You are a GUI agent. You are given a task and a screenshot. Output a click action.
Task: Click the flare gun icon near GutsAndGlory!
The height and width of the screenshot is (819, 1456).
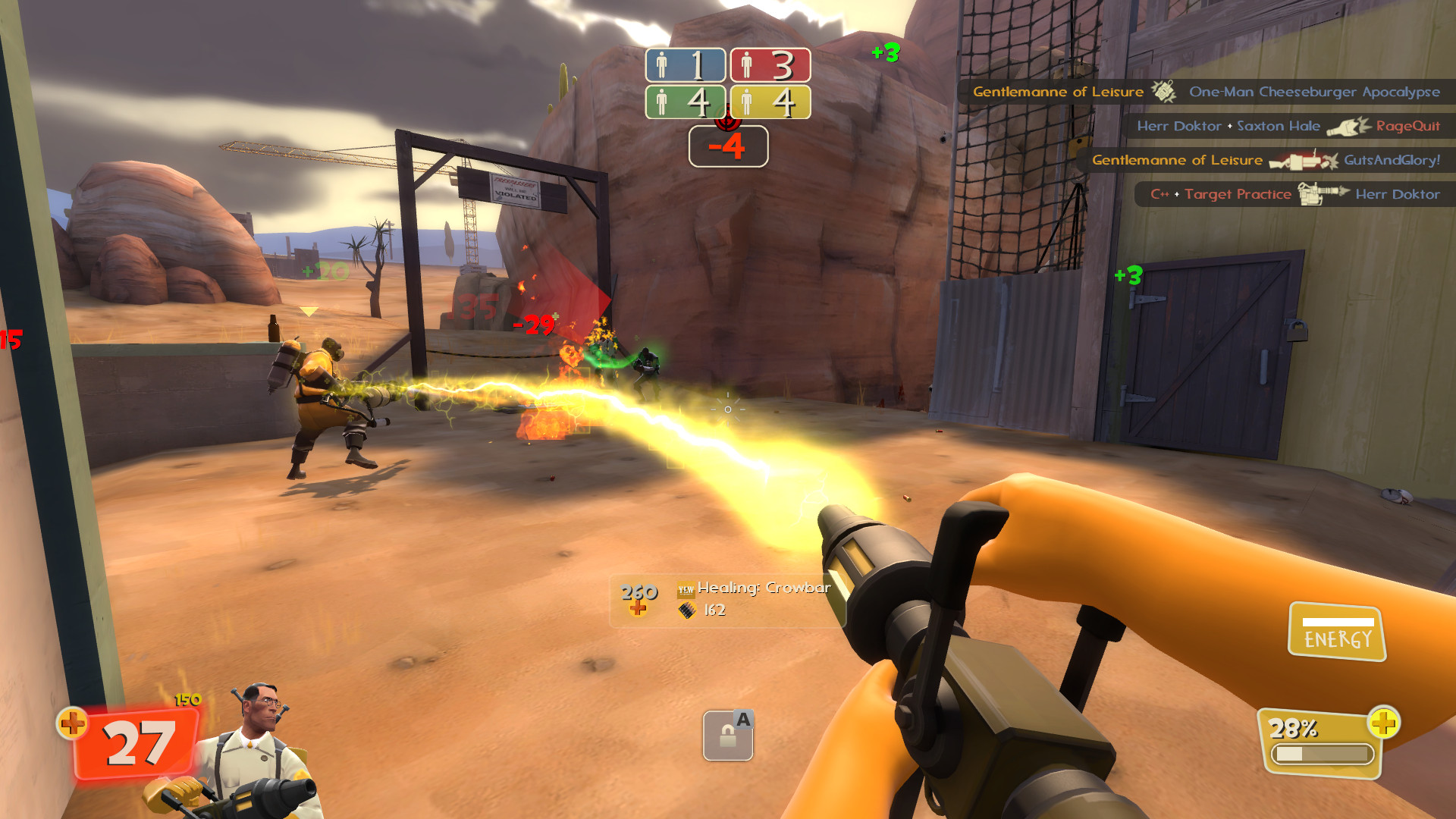(x=1303, y=160)
